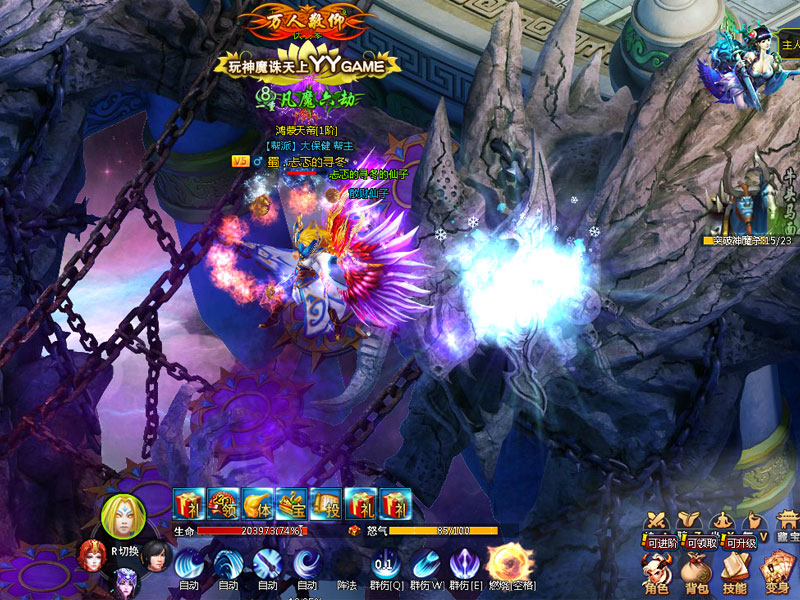Open the 技能 skills book
The image size is (800, 600).
[x=735, y=571]
